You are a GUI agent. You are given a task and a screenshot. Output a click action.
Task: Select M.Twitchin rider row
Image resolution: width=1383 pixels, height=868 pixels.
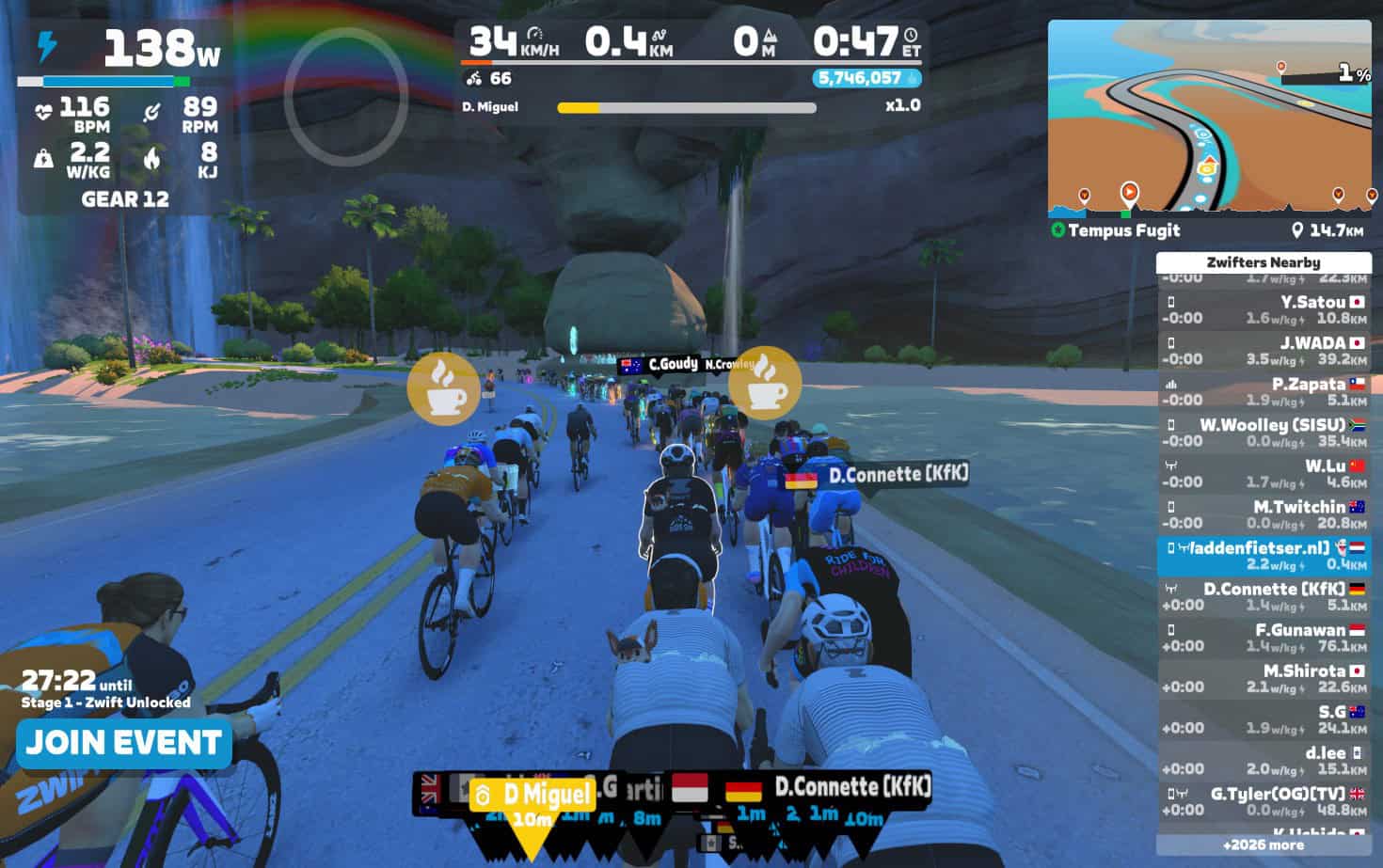pyautogui.click(x=1263, y=514)
